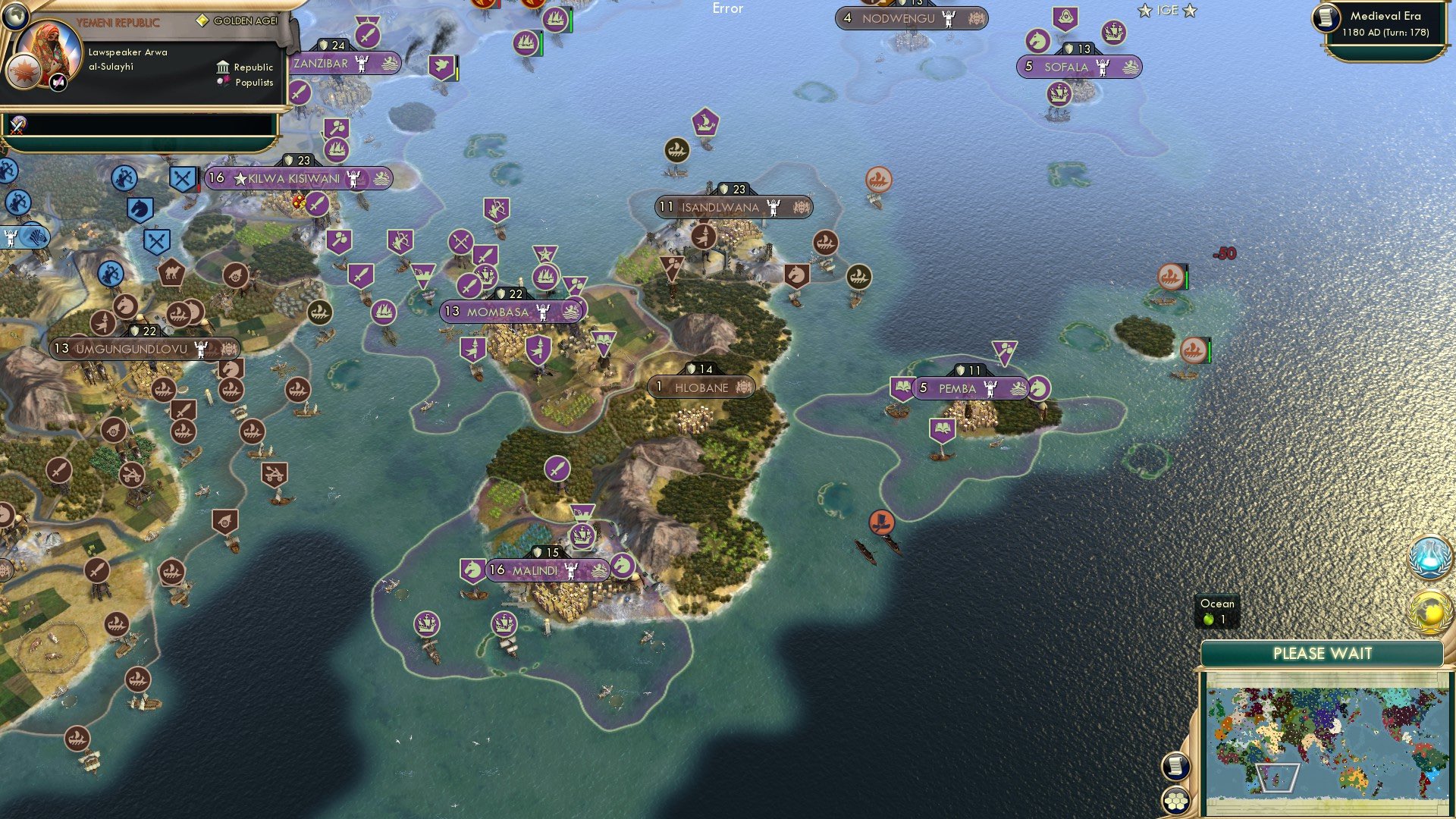This screenshot has width=1456, height=819.
Task: Toggle the hex grid honeycomb icon
Action: 1176,801
